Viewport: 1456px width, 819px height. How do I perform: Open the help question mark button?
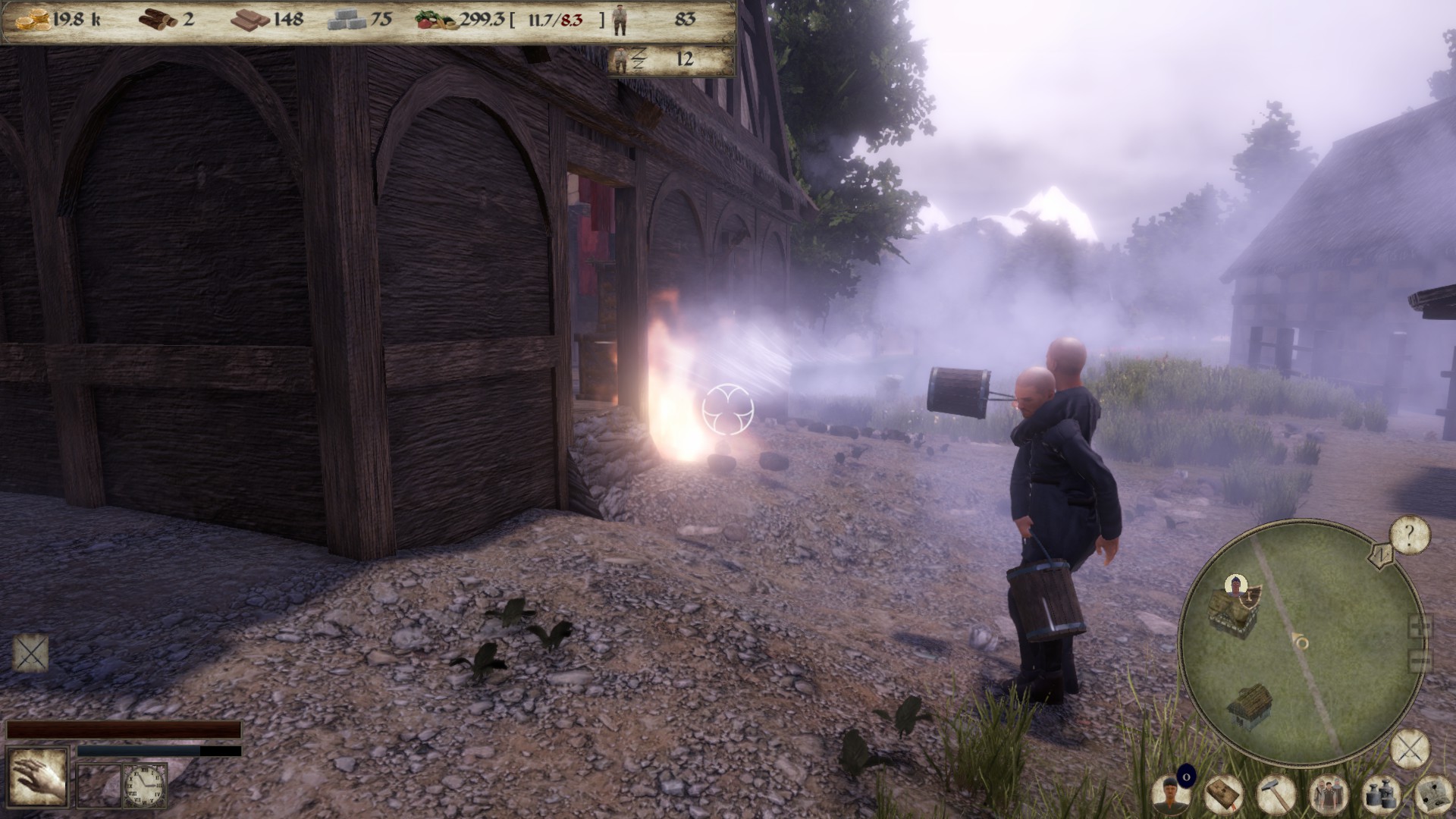coord(1410,536)
